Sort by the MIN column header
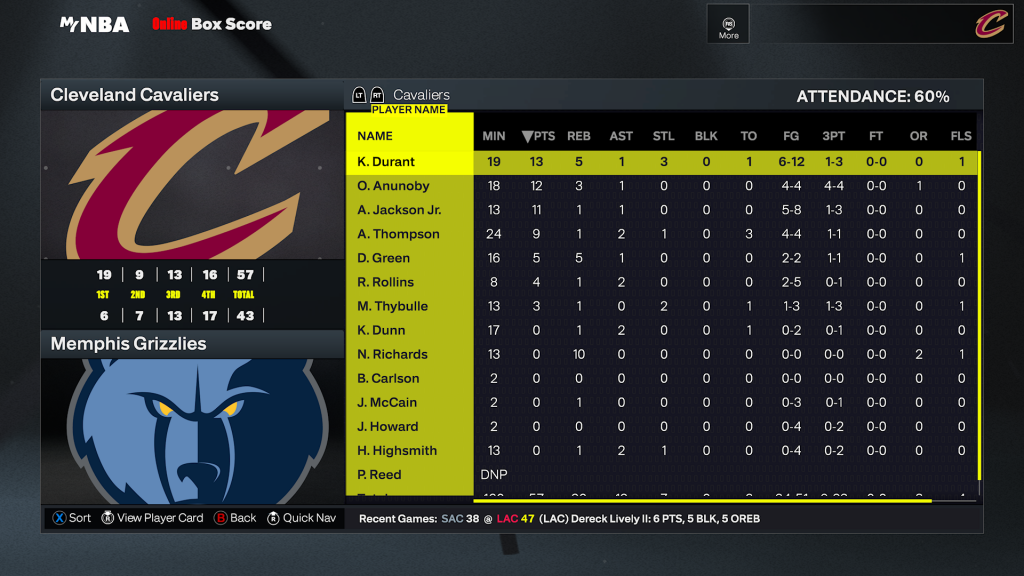Screen dimensions: 1024x576 494,136
